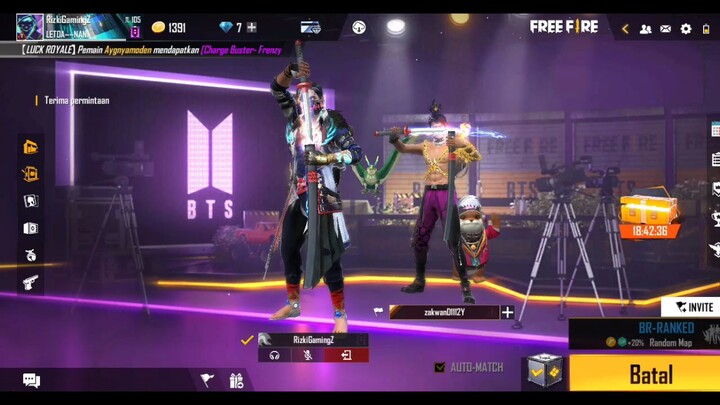Open the friends list icon
Screen dimensions: 720x405
pos(645,28)
